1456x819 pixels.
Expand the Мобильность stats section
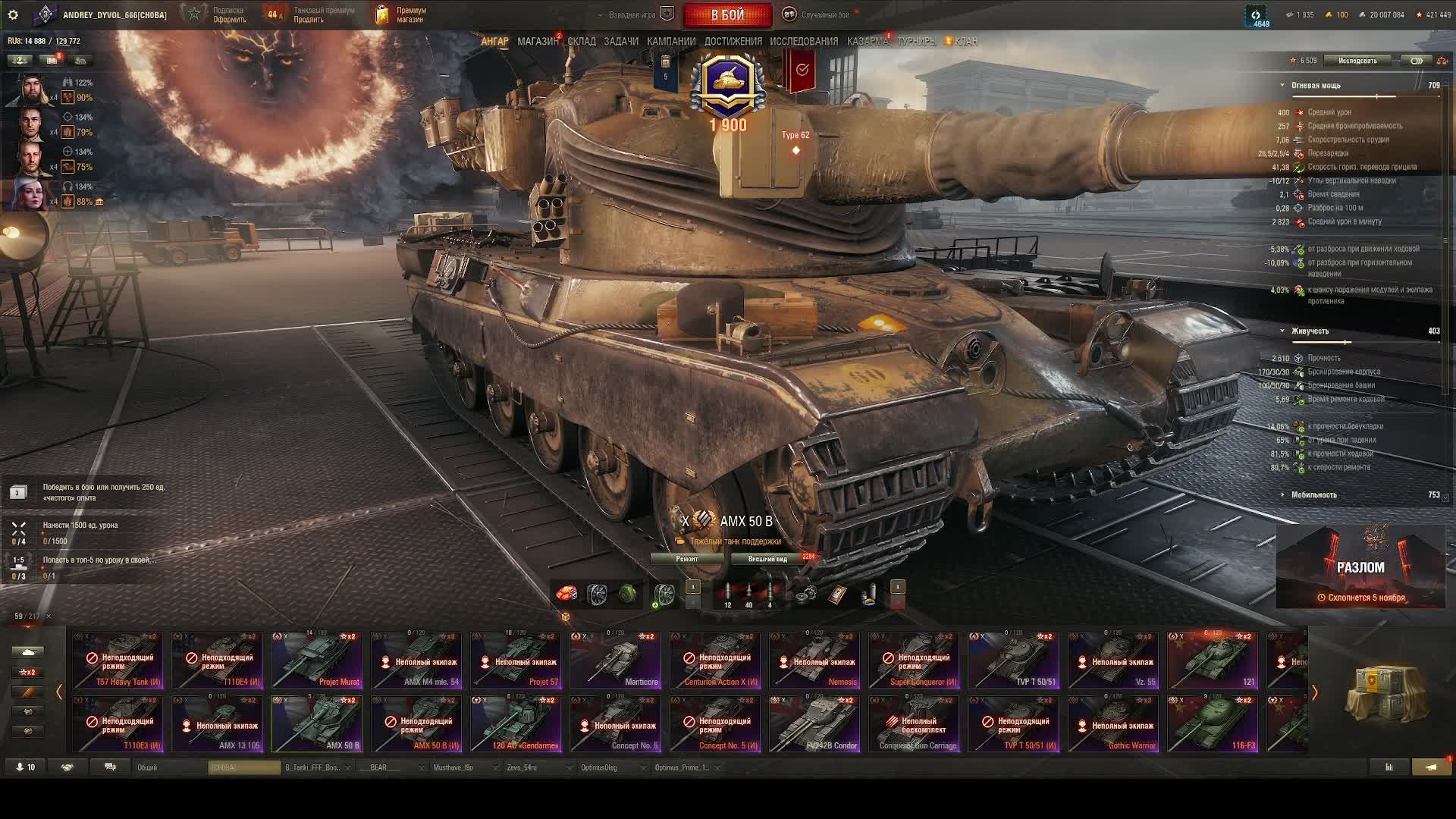tap(1314, 495)
